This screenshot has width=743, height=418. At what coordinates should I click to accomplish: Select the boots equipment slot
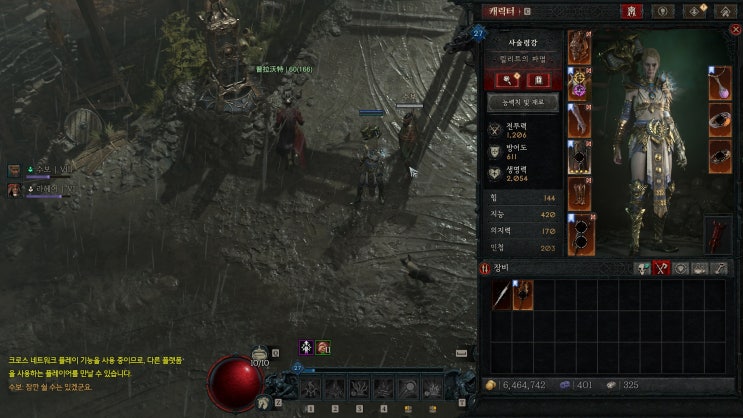point(580,194)
